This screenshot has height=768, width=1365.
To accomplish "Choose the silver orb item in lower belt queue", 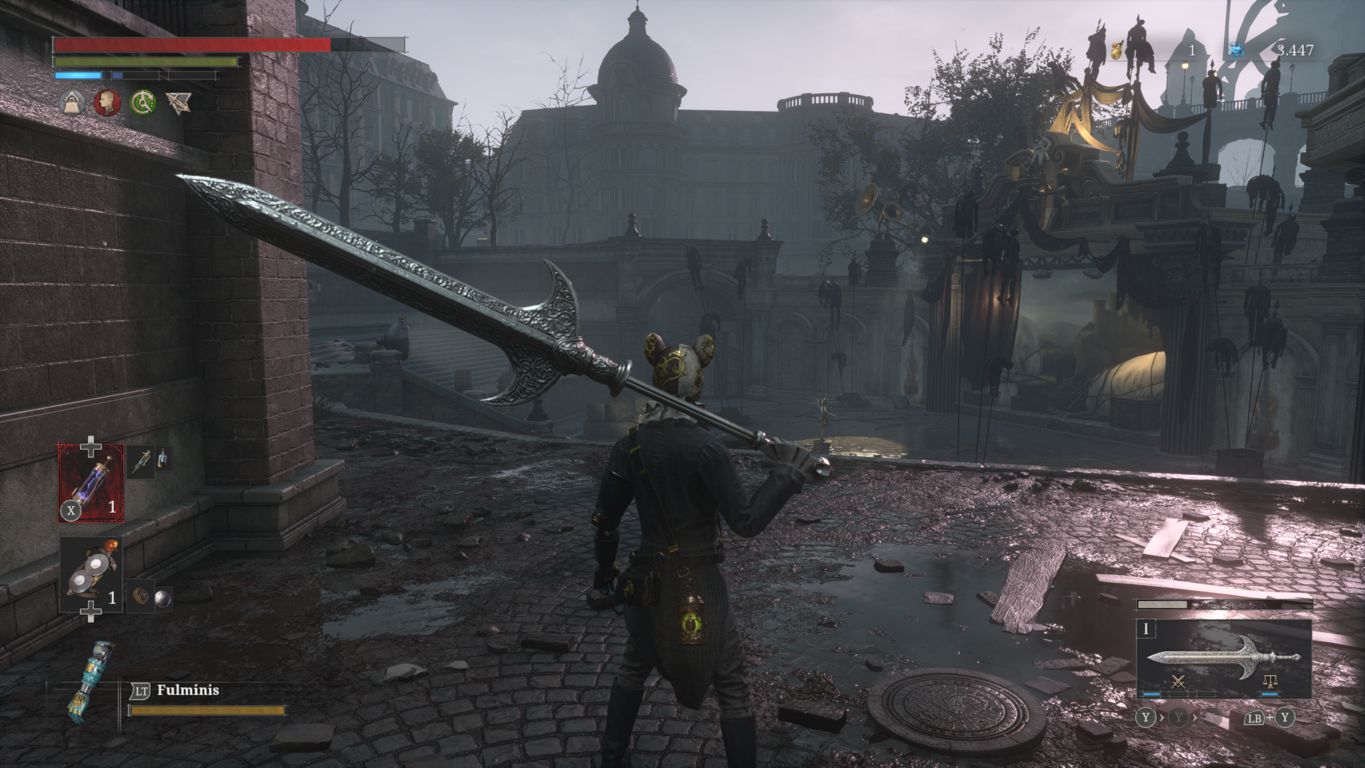I will (x=162, y=597).
